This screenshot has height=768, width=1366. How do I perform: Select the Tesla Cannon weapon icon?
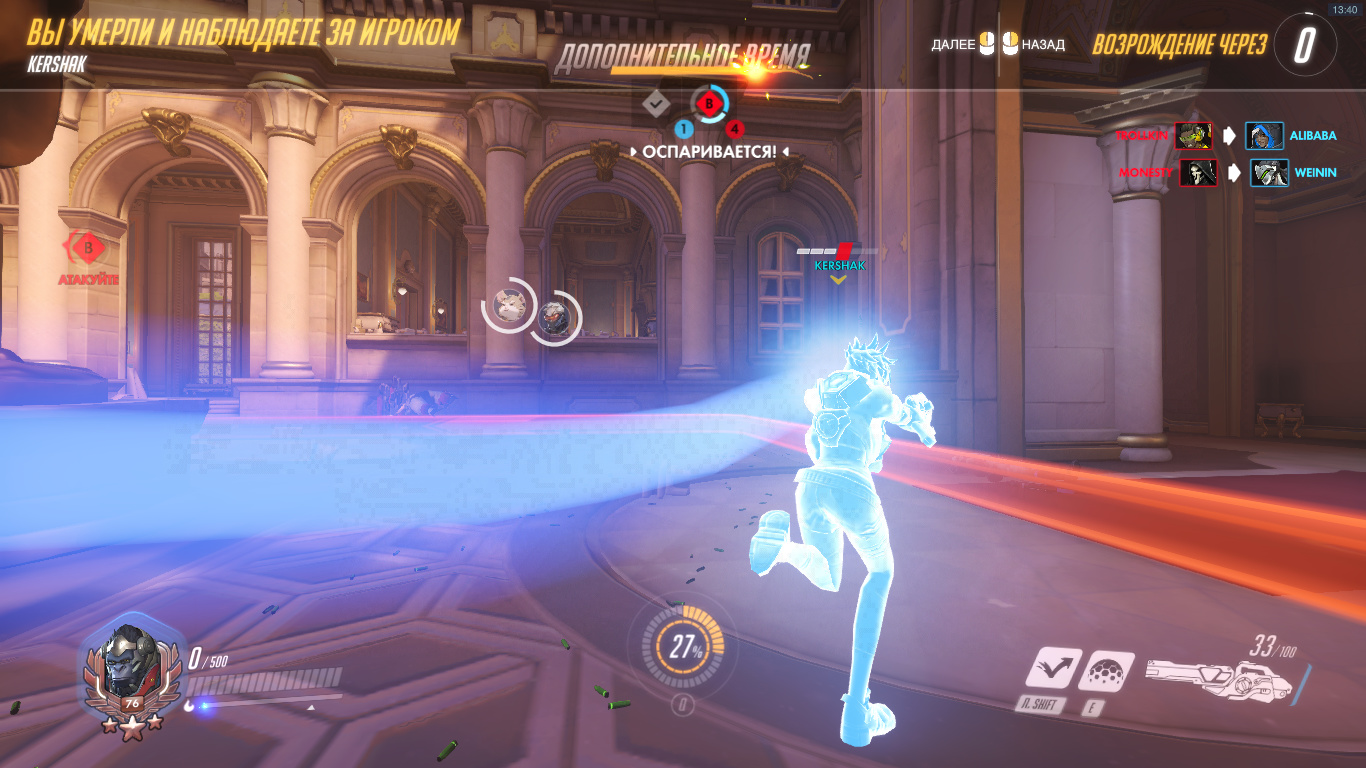point(1218,681)
